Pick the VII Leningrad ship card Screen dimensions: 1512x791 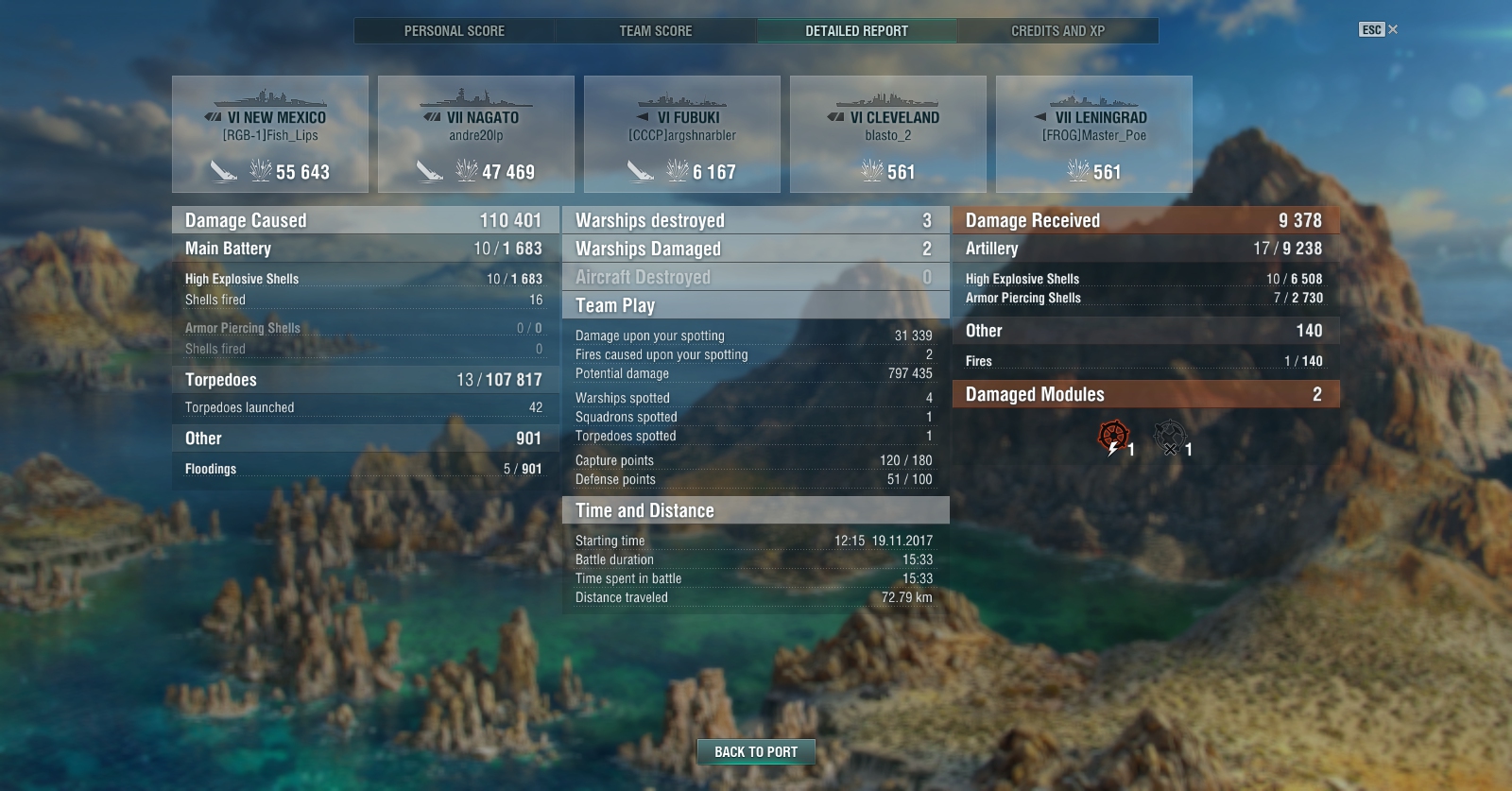[x=1094, y=134]
